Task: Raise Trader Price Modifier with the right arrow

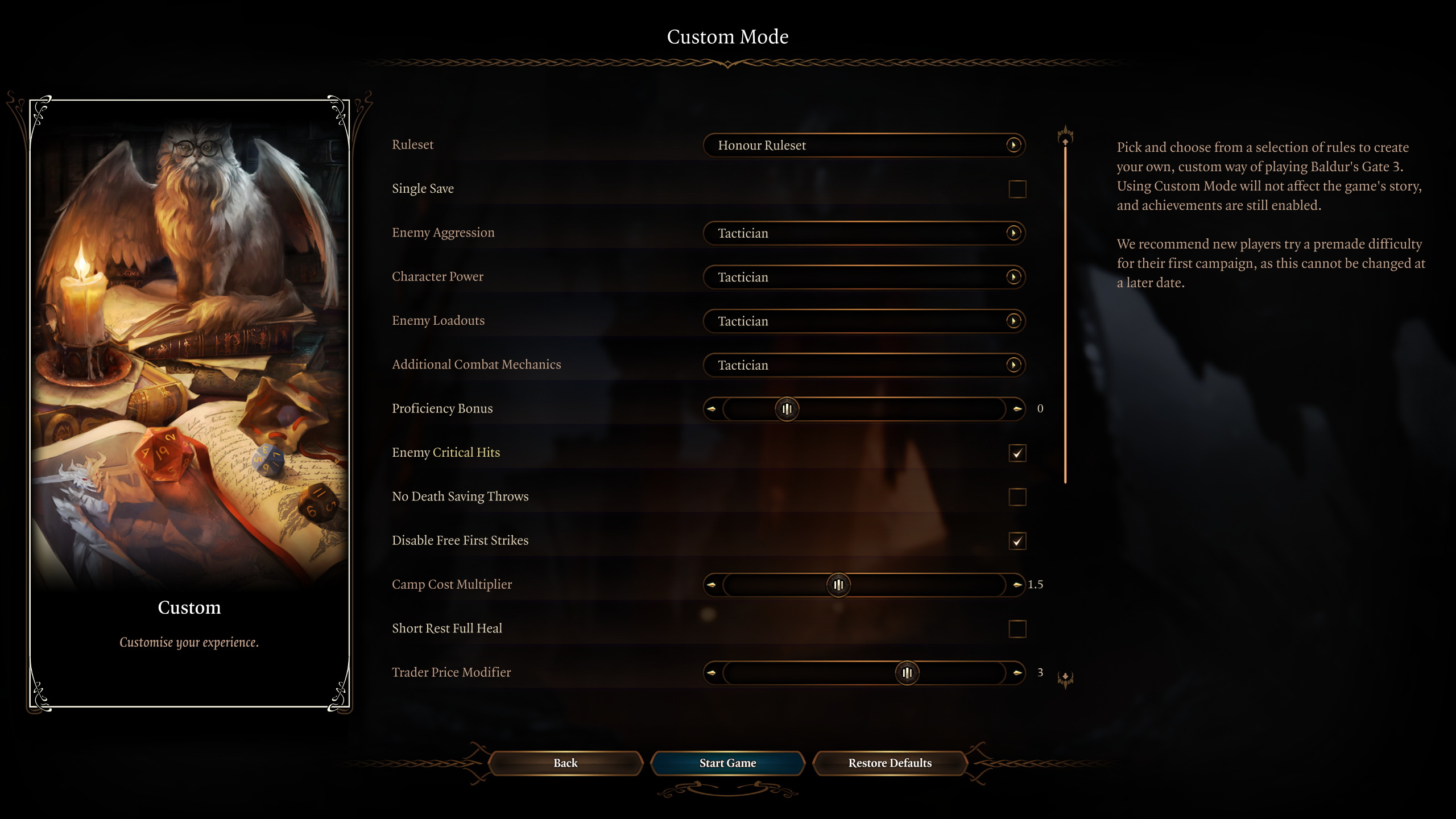Action: (1017, 673)
